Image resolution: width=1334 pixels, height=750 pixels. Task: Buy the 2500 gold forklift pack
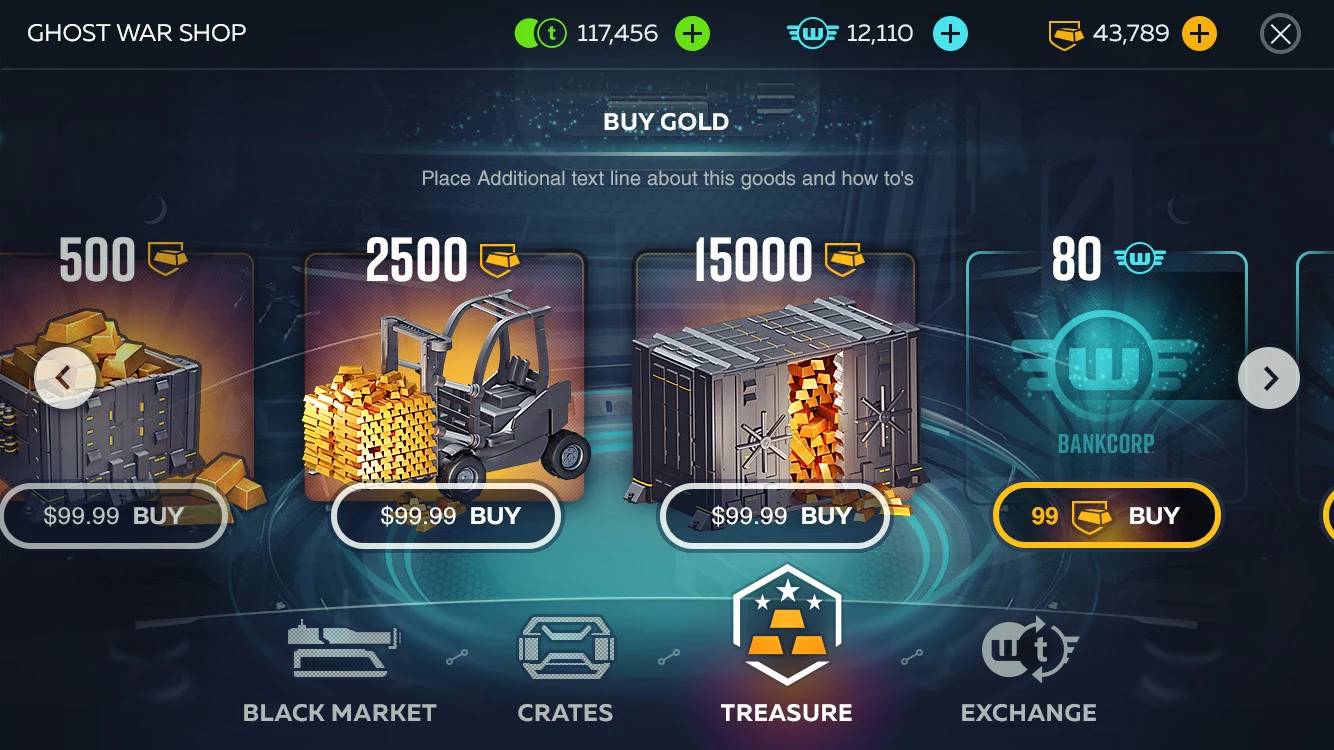(447, 516)
